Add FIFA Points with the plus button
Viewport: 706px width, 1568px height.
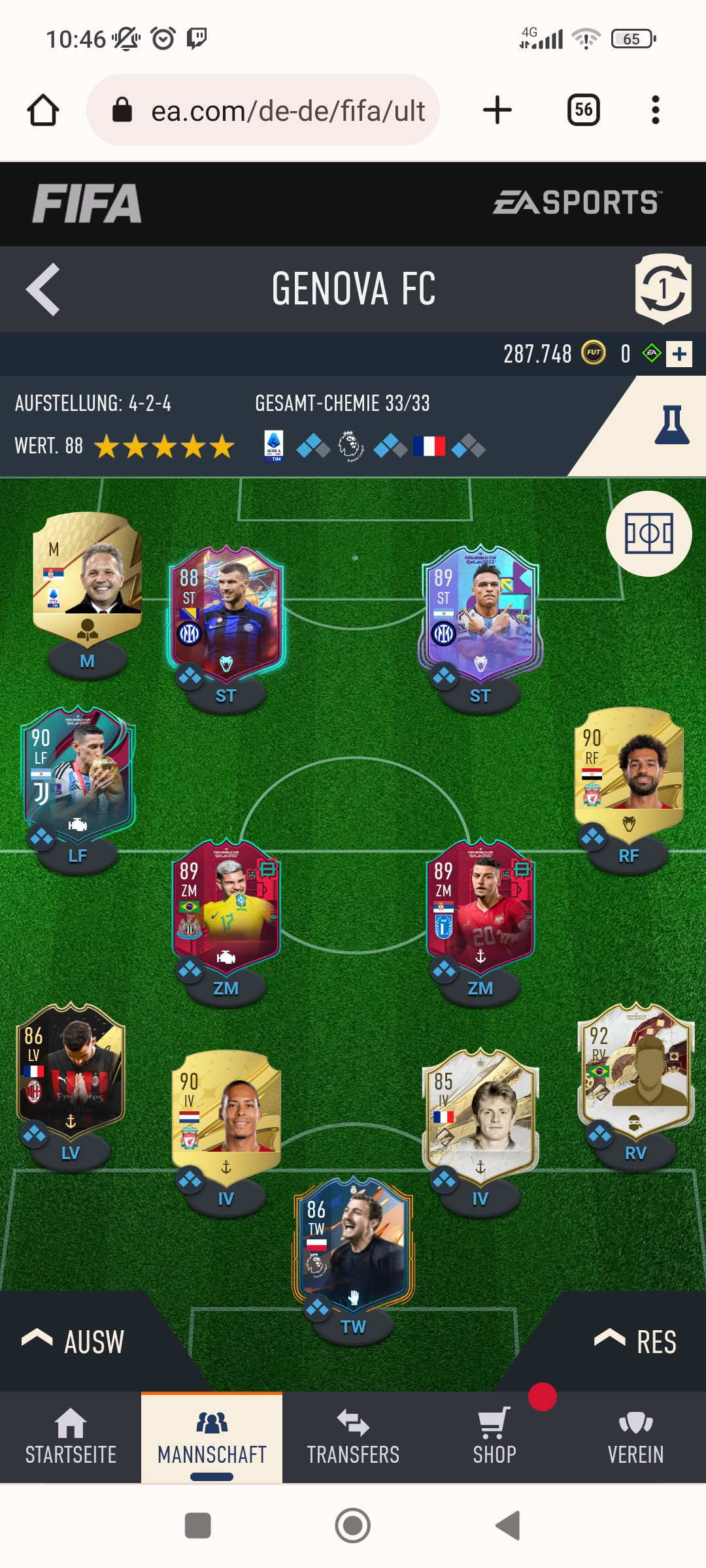[679, 354]
